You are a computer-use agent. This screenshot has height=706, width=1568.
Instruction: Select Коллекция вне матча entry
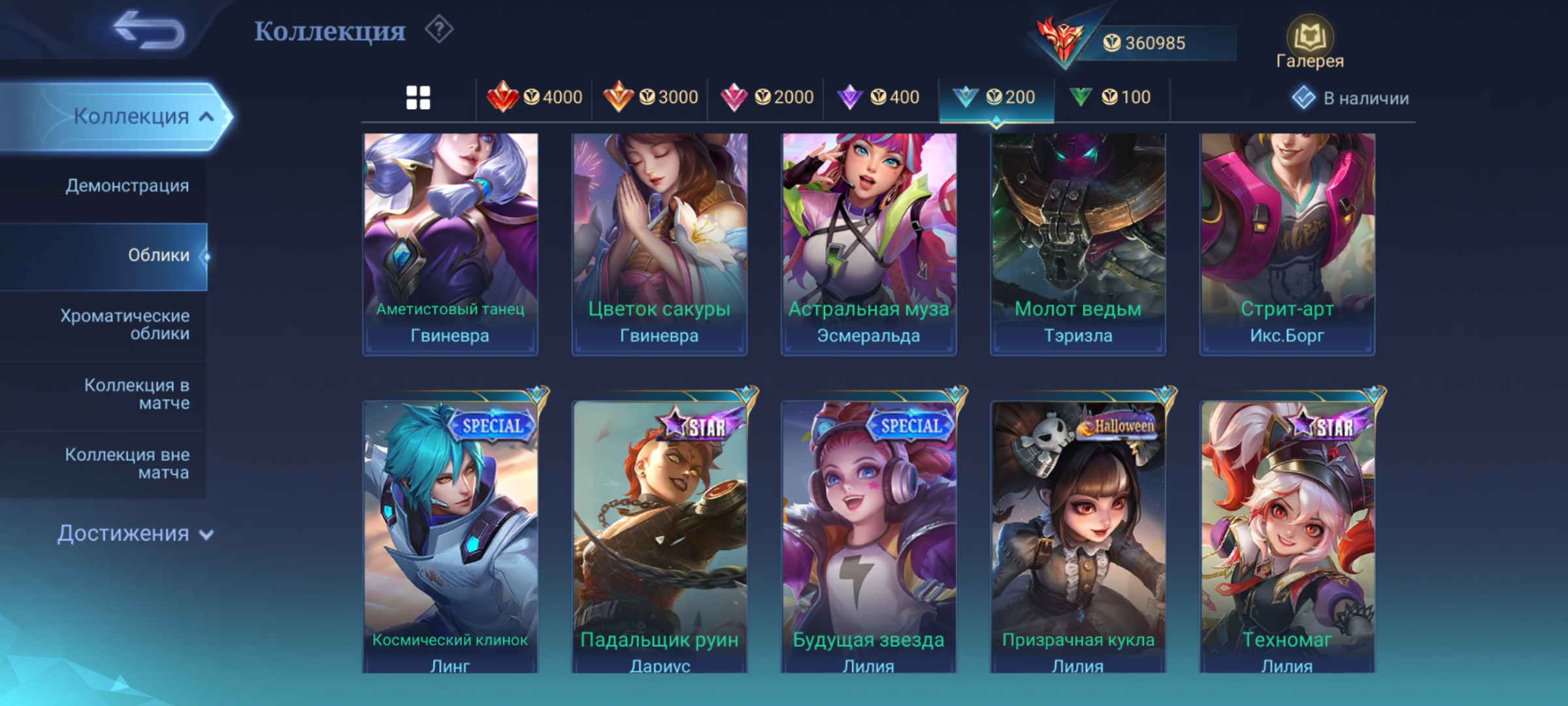click(x=127, y=463)
